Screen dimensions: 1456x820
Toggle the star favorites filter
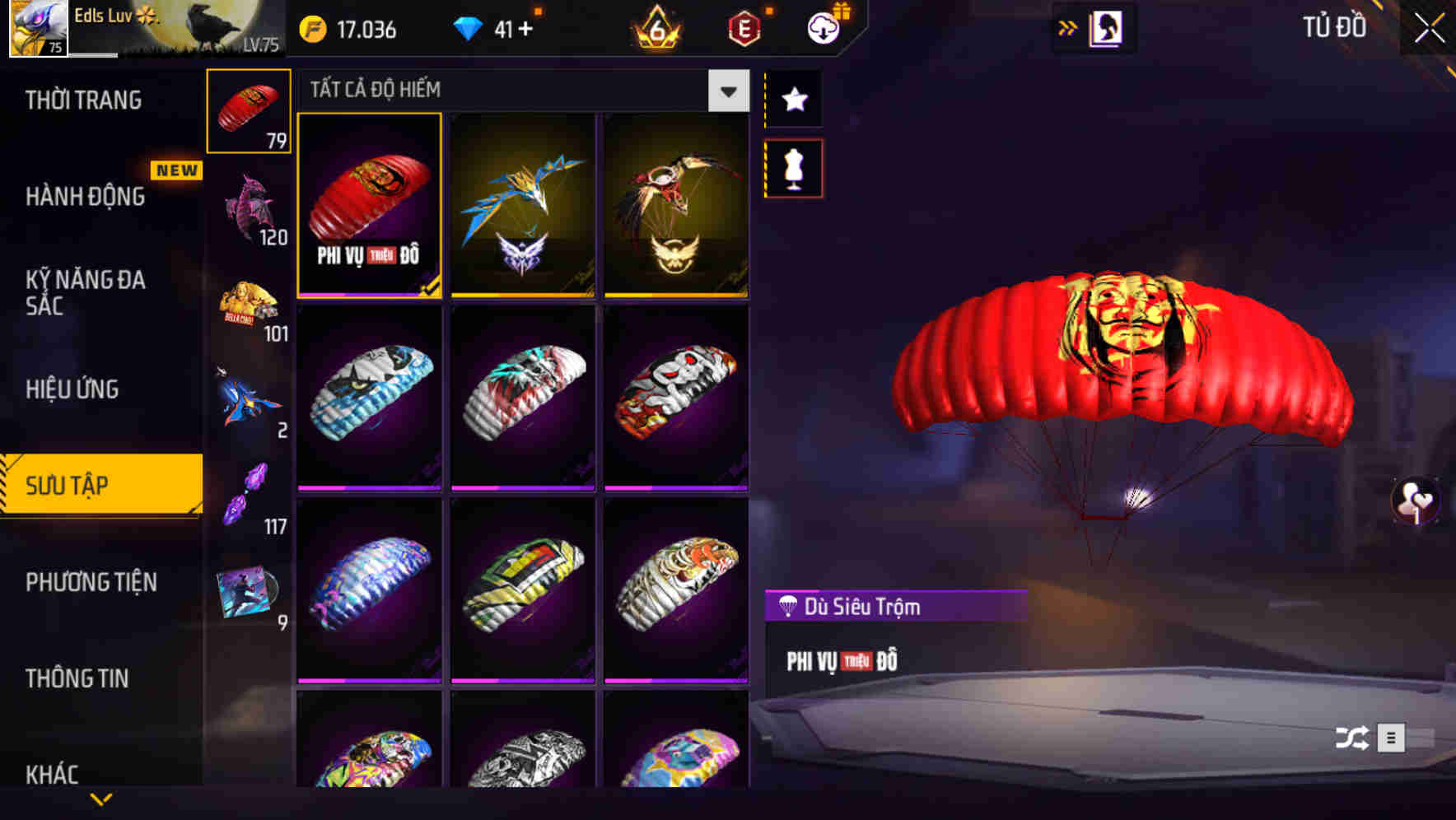(x=793, y=100)
